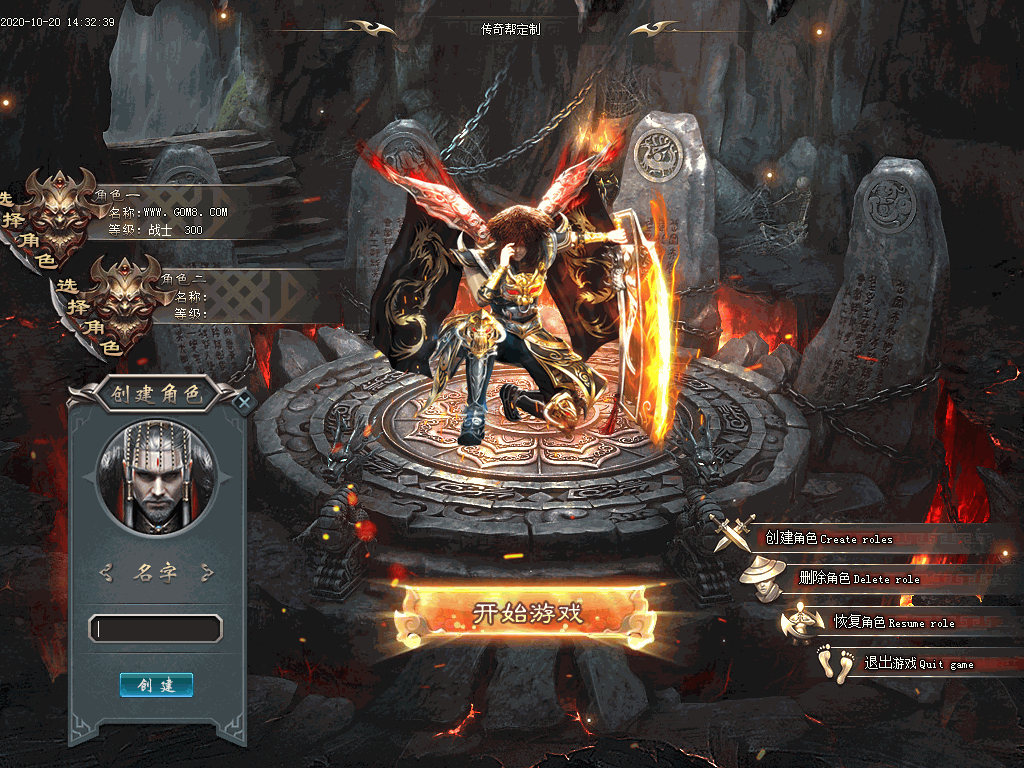The height and width of the screenshot is (768, 1024).
Task: Close the 创建角色 panel
Action: point(244,403)
